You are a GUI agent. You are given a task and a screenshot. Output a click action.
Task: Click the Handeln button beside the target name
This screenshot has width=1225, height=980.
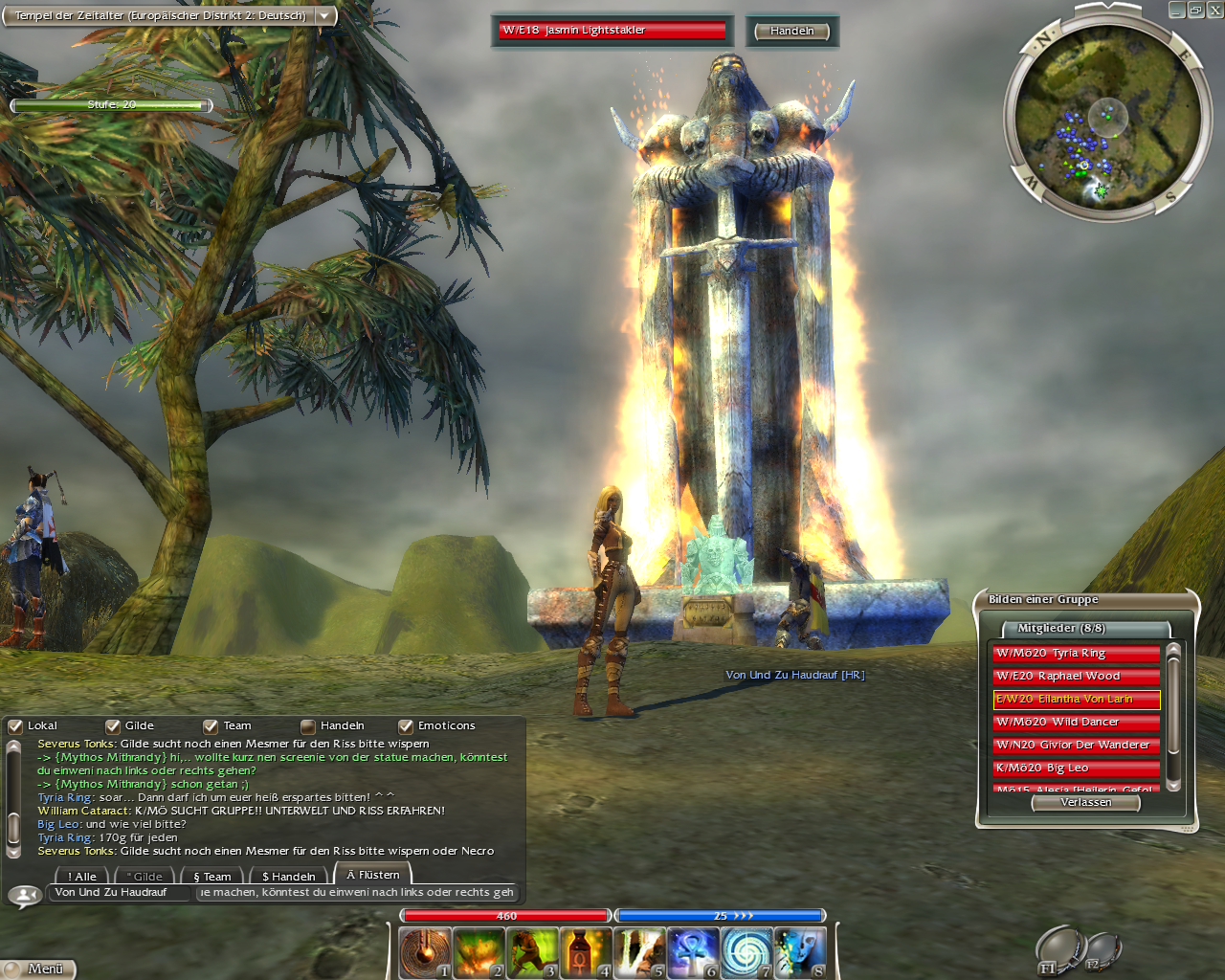click(x=791, y=32)
